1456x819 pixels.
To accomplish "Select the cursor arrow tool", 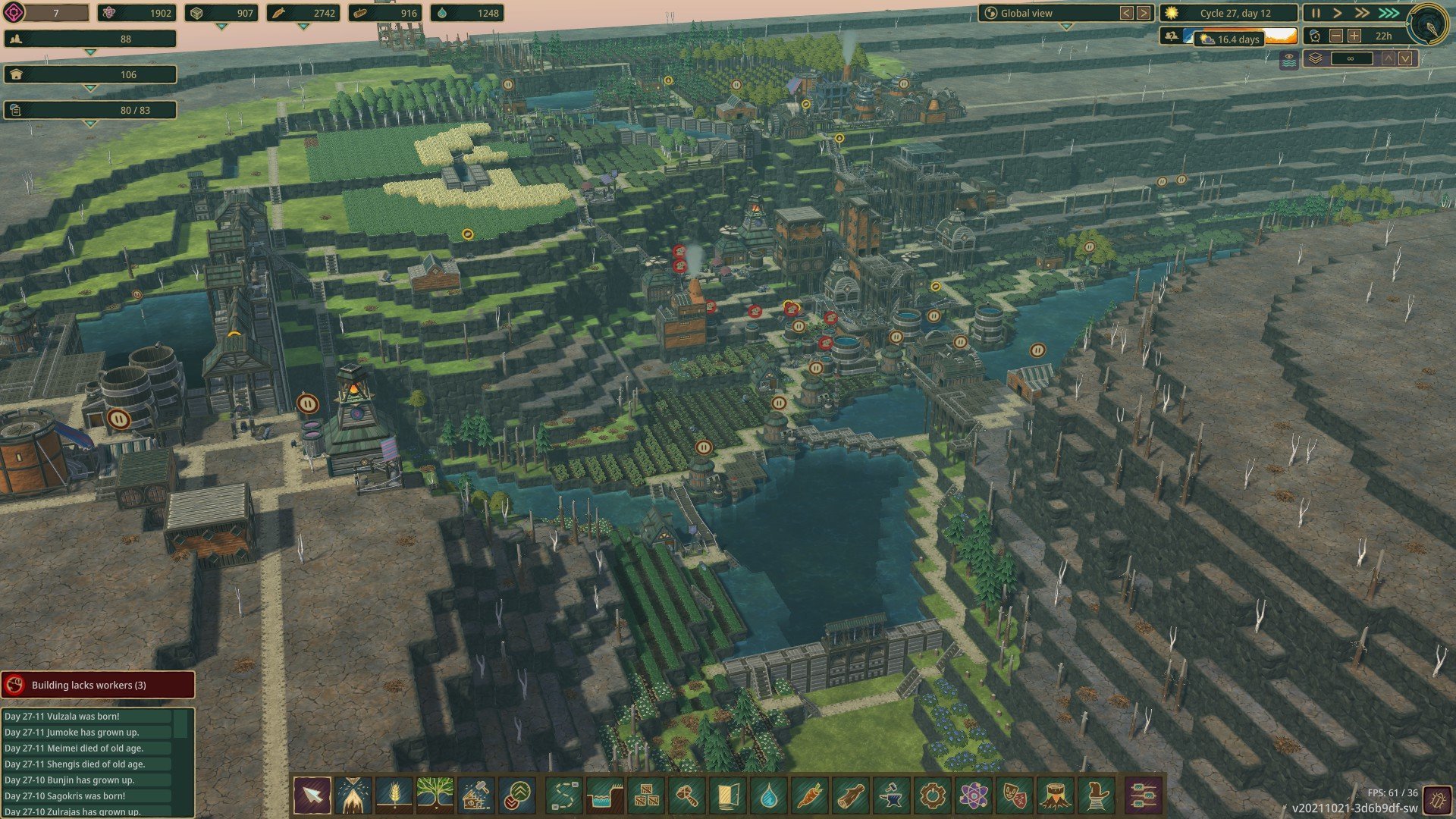I will pyautogui.click(x=312, y=796).
